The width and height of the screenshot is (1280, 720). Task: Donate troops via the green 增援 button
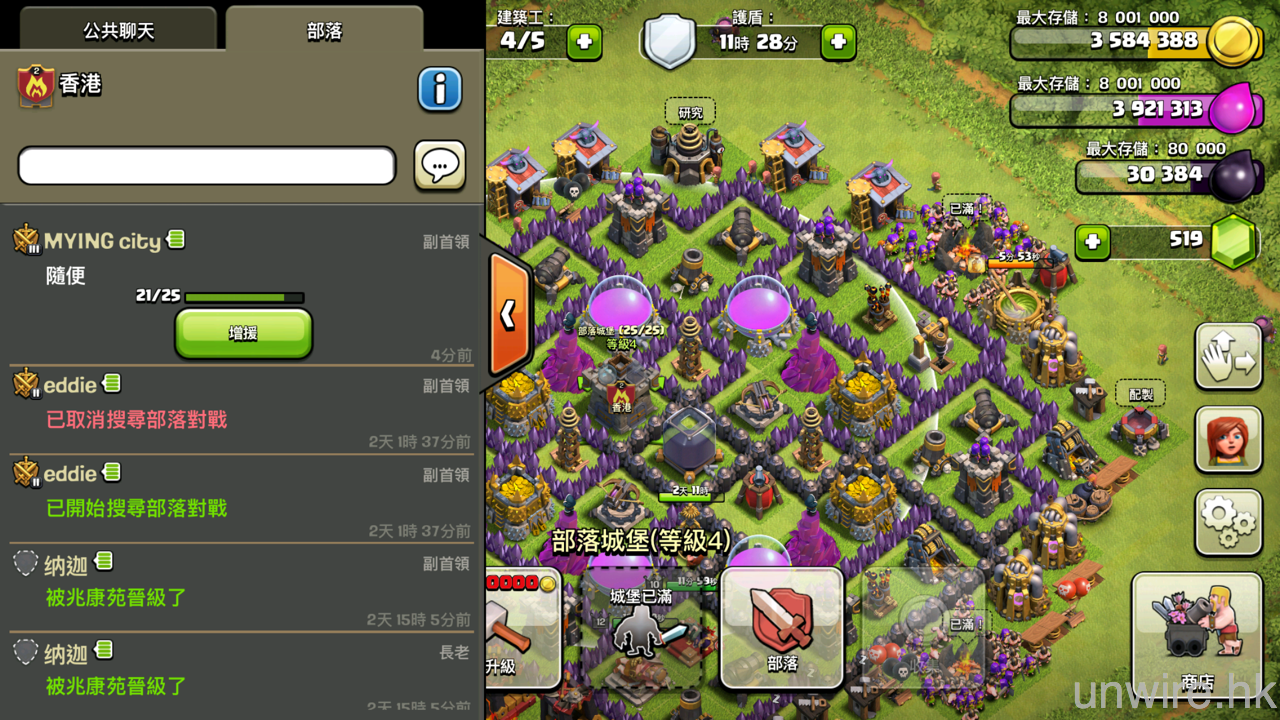(x=243, y=333)
